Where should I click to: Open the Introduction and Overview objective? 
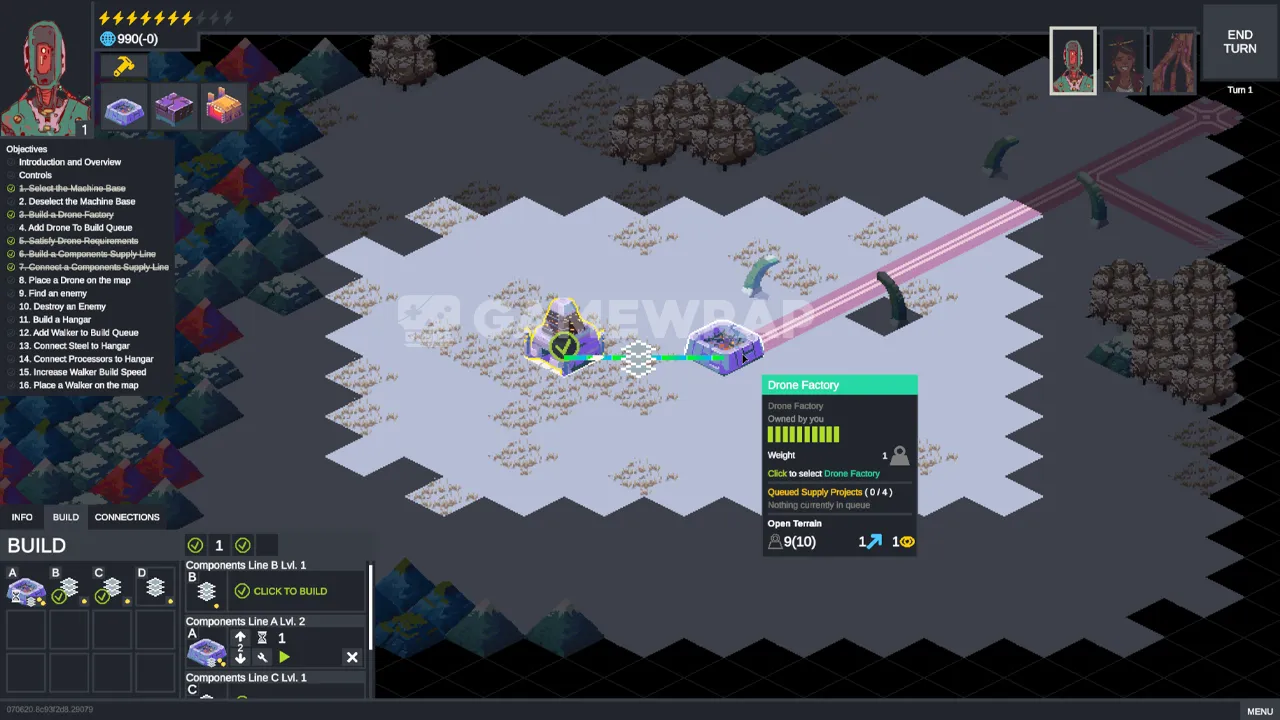point(70,162)
